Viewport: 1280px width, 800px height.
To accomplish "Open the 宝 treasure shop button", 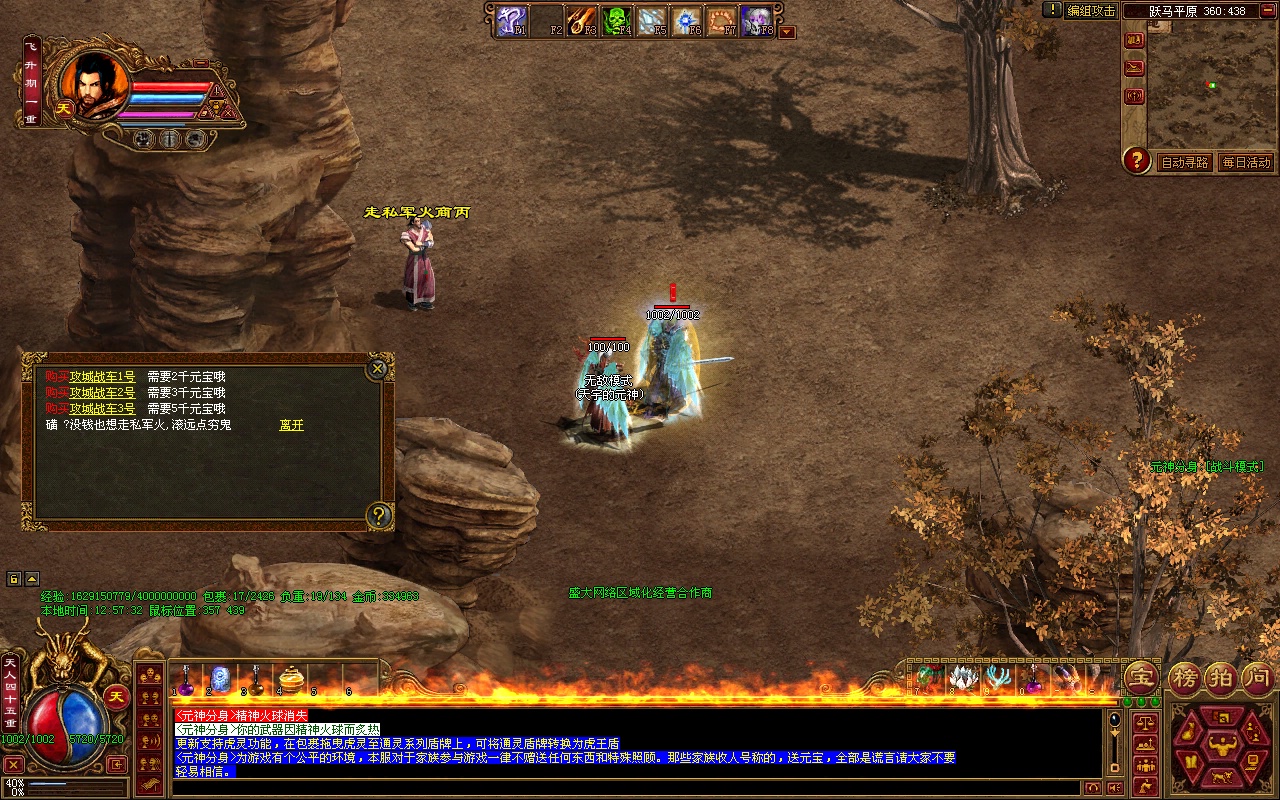I will coord(1141,677).
